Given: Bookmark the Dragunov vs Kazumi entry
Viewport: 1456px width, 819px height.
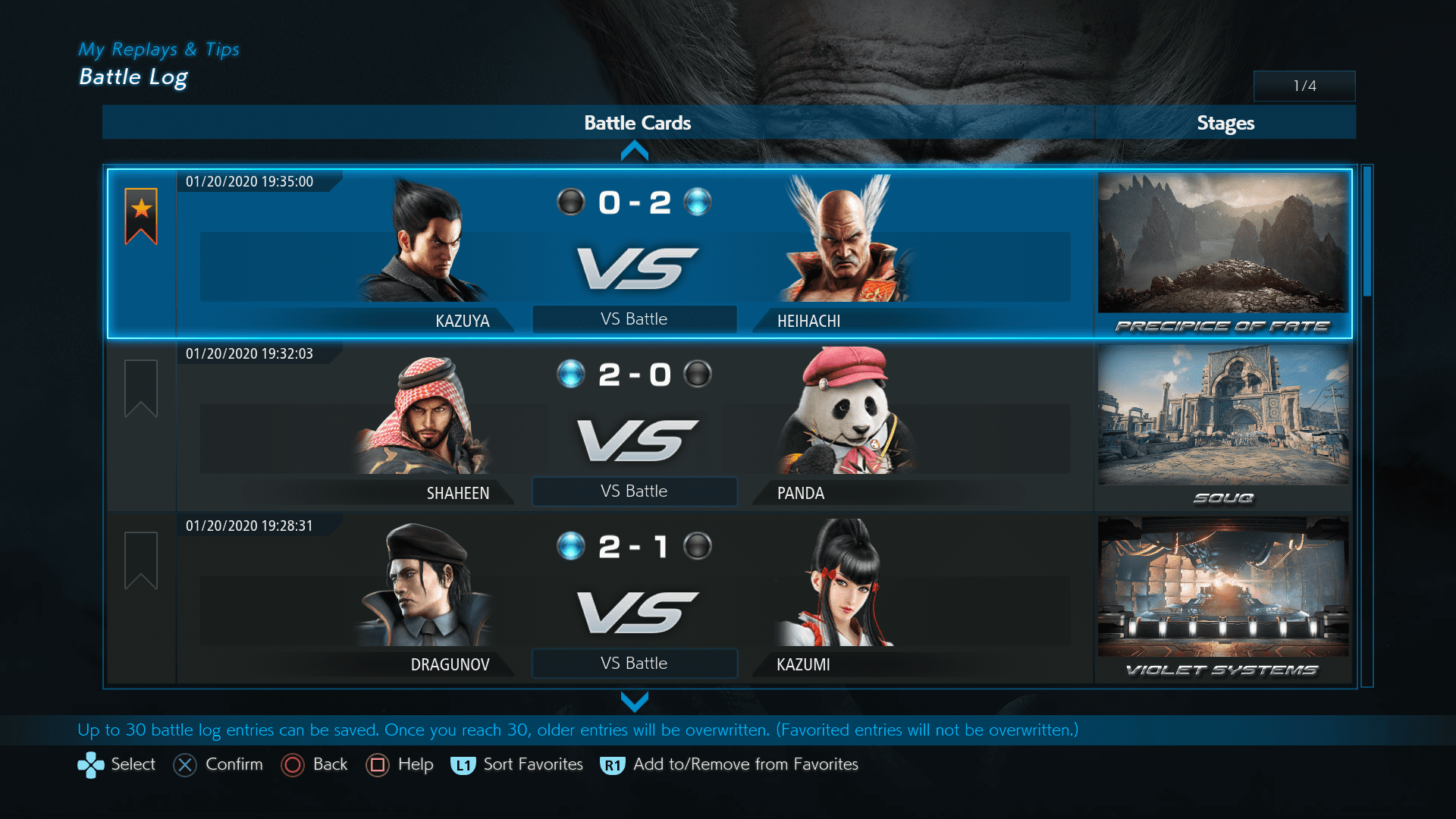Looking at the screenshot, I should pyautogui.click(x=141, y=560).
